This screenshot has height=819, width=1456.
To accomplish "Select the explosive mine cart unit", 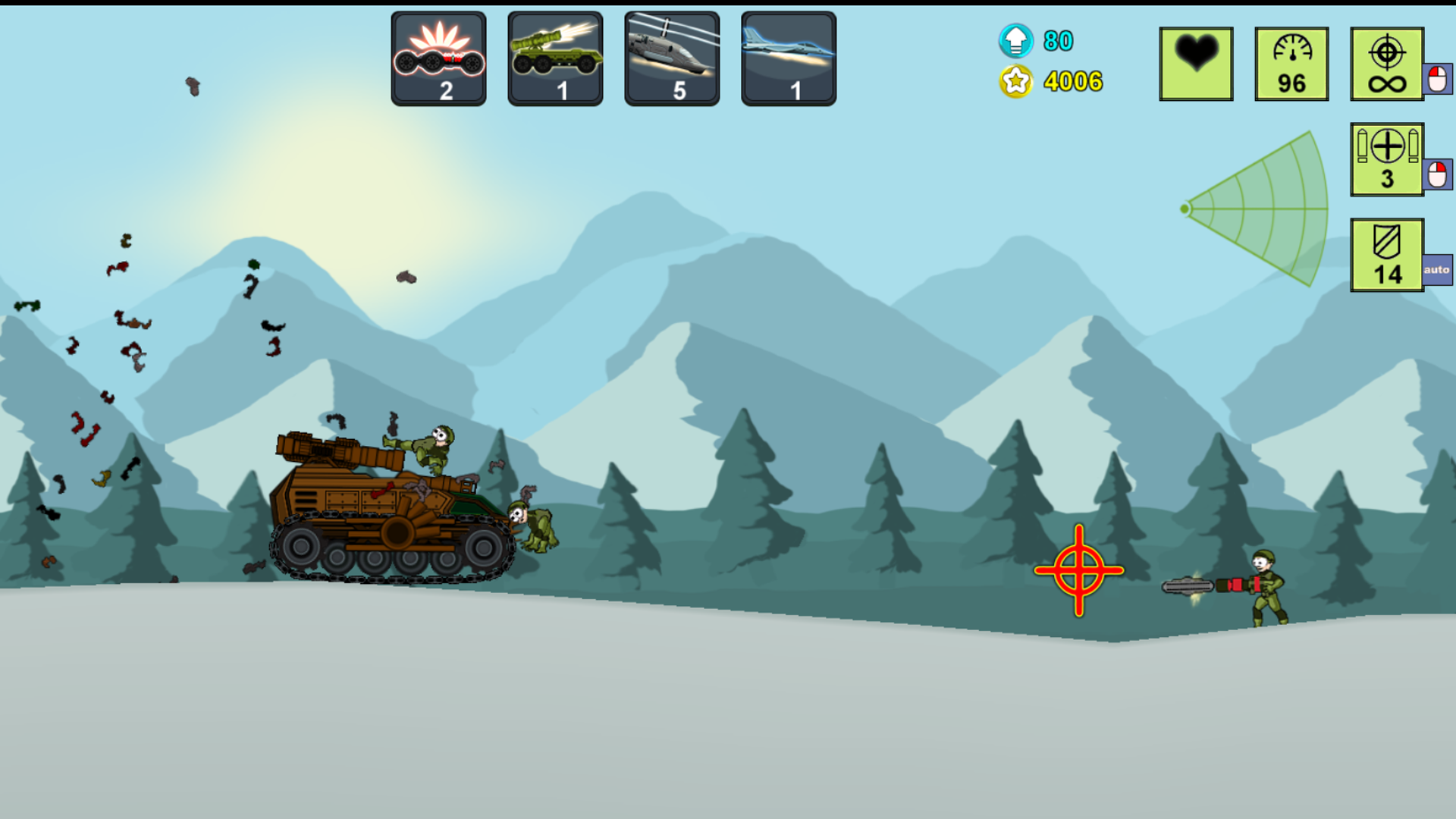I will click(438, 57).
